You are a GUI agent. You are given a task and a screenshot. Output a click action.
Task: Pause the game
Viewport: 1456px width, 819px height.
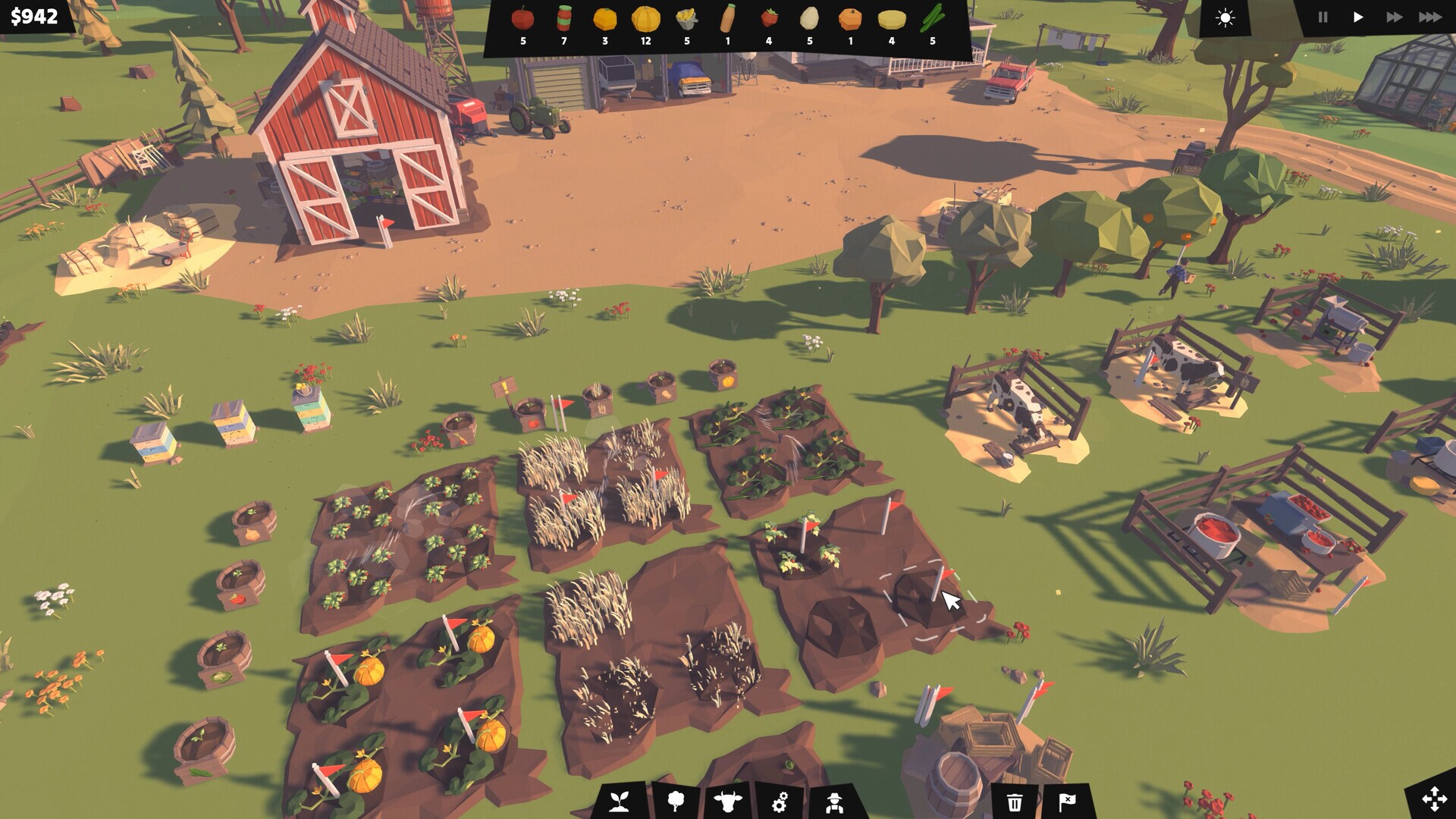pos(1323,17)
